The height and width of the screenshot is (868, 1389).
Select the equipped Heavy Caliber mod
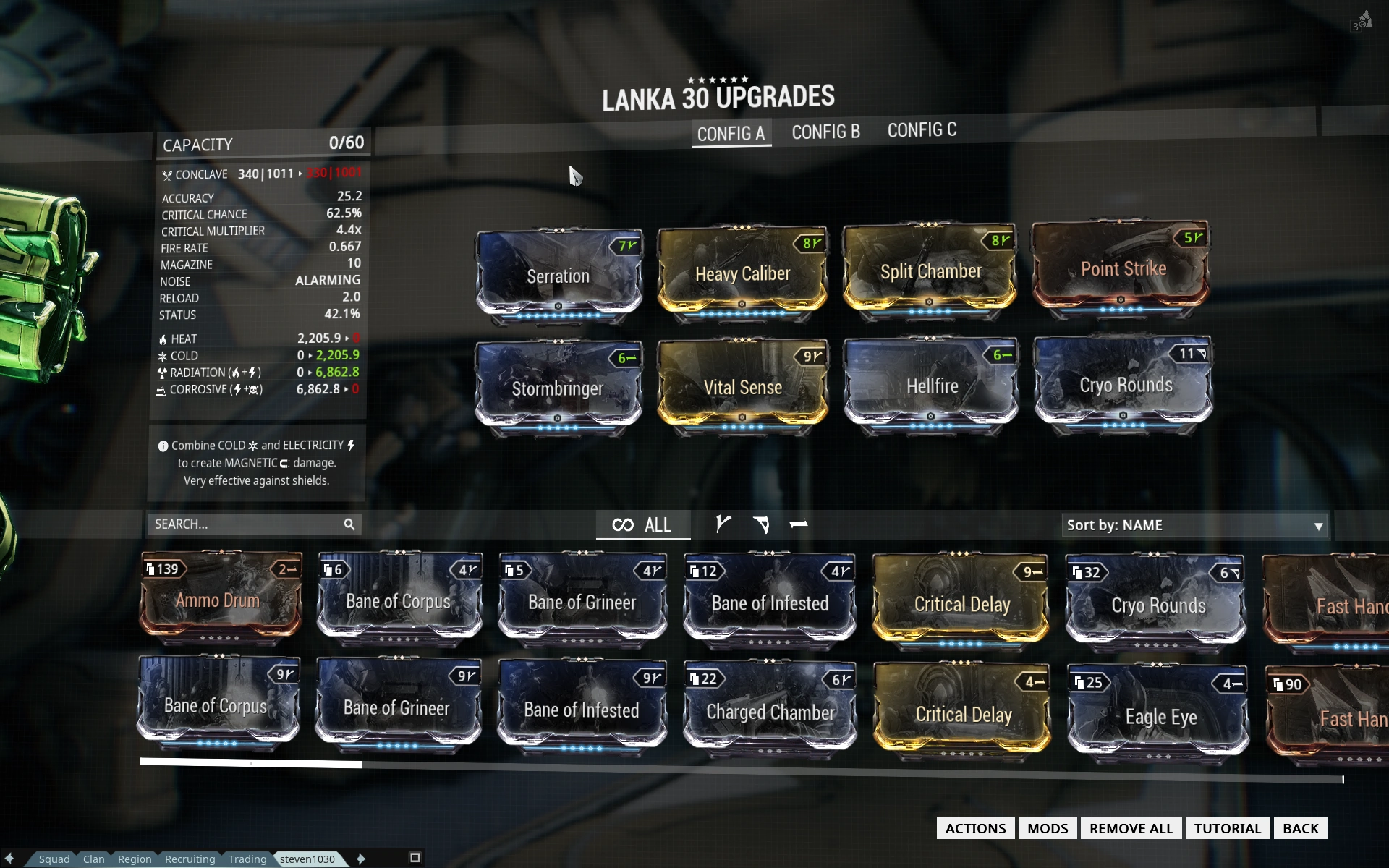coord(742,273)
